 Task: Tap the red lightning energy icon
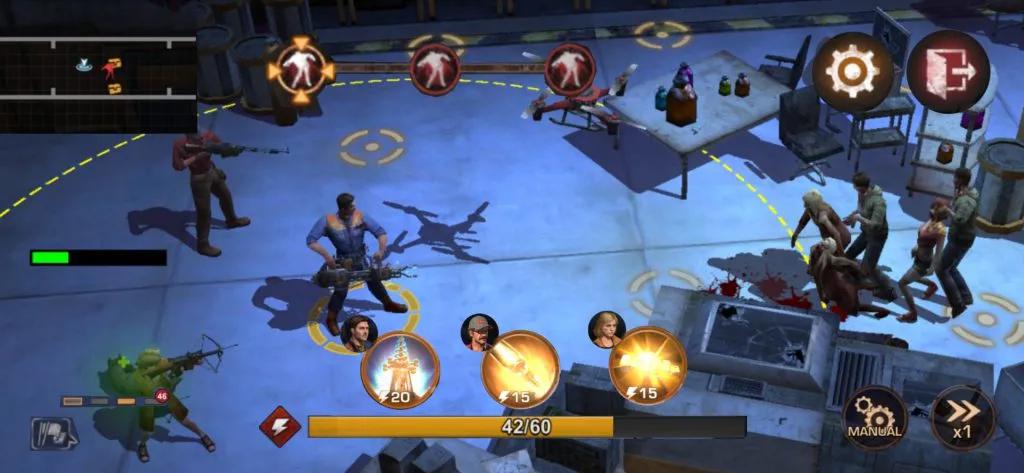tap(280, 426)
